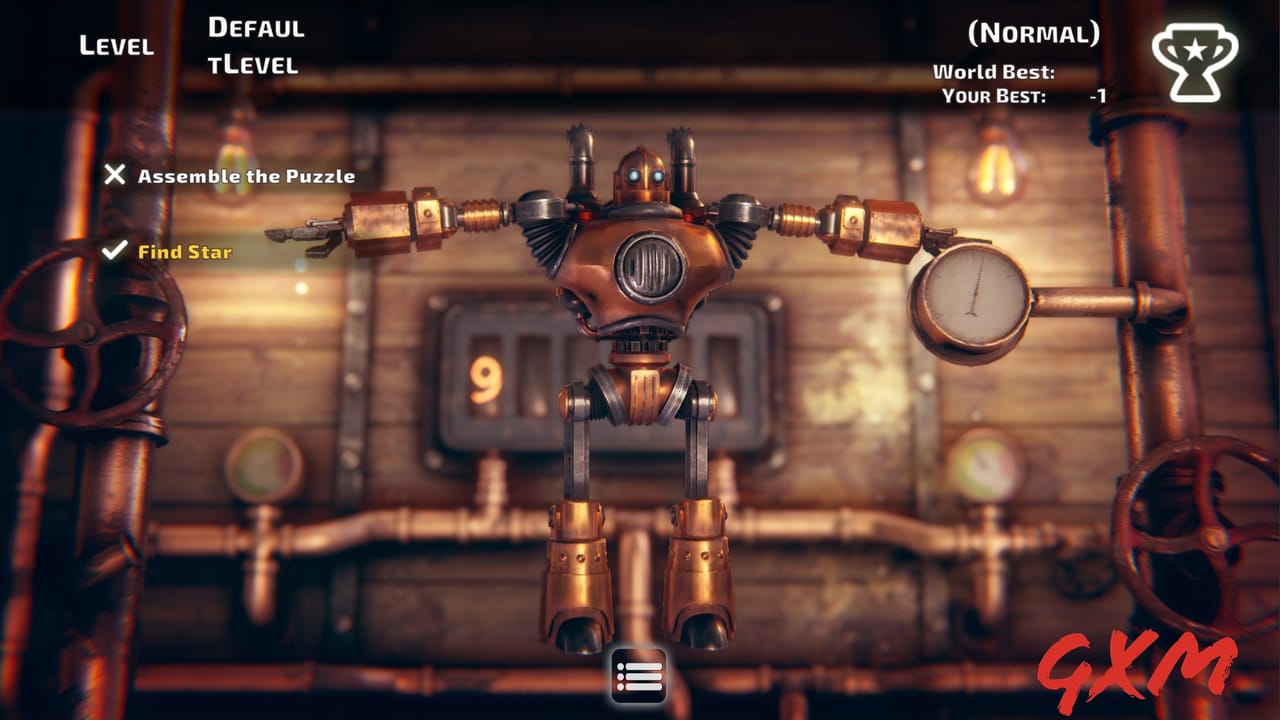Open the DefaultLevel title
The image size is (1280, 720).
(255, 45)
